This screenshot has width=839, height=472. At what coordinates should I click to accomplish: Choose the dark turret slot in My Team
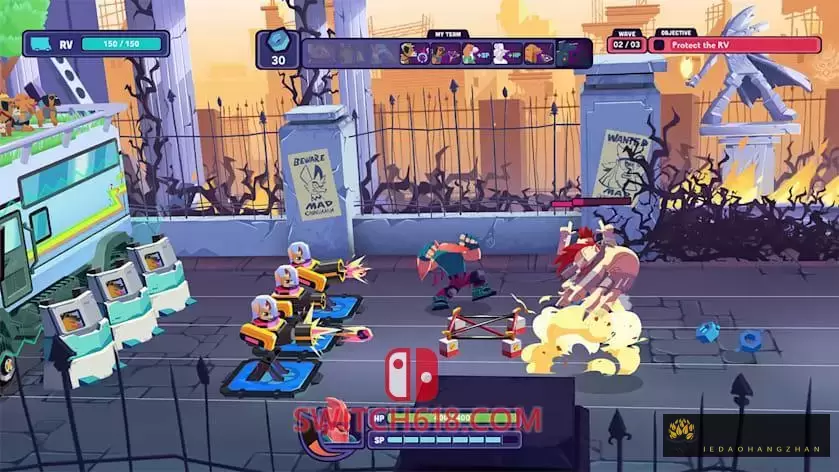(568, 53)
